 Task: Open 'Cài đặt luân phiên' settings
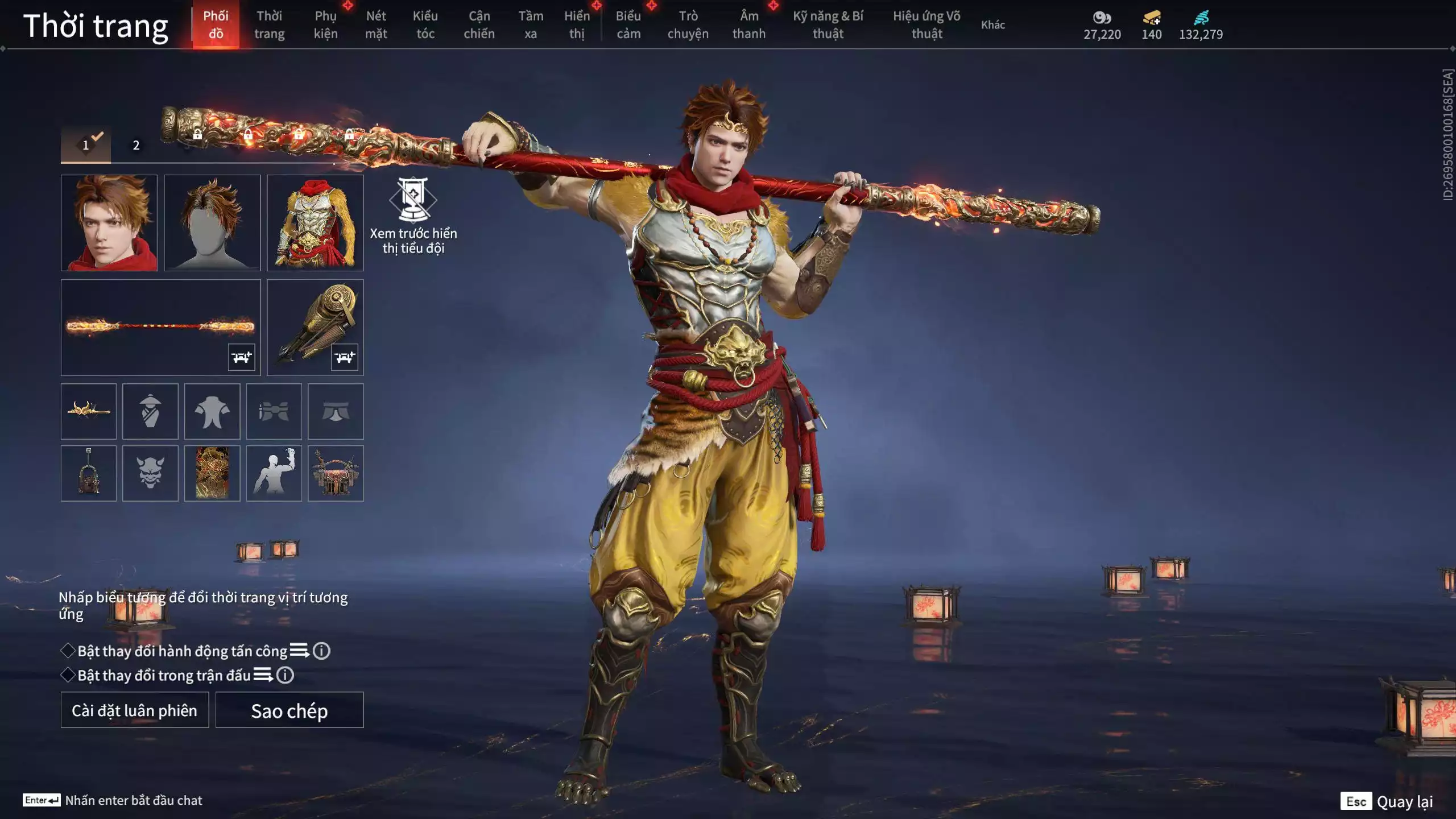tap(134, 710)
